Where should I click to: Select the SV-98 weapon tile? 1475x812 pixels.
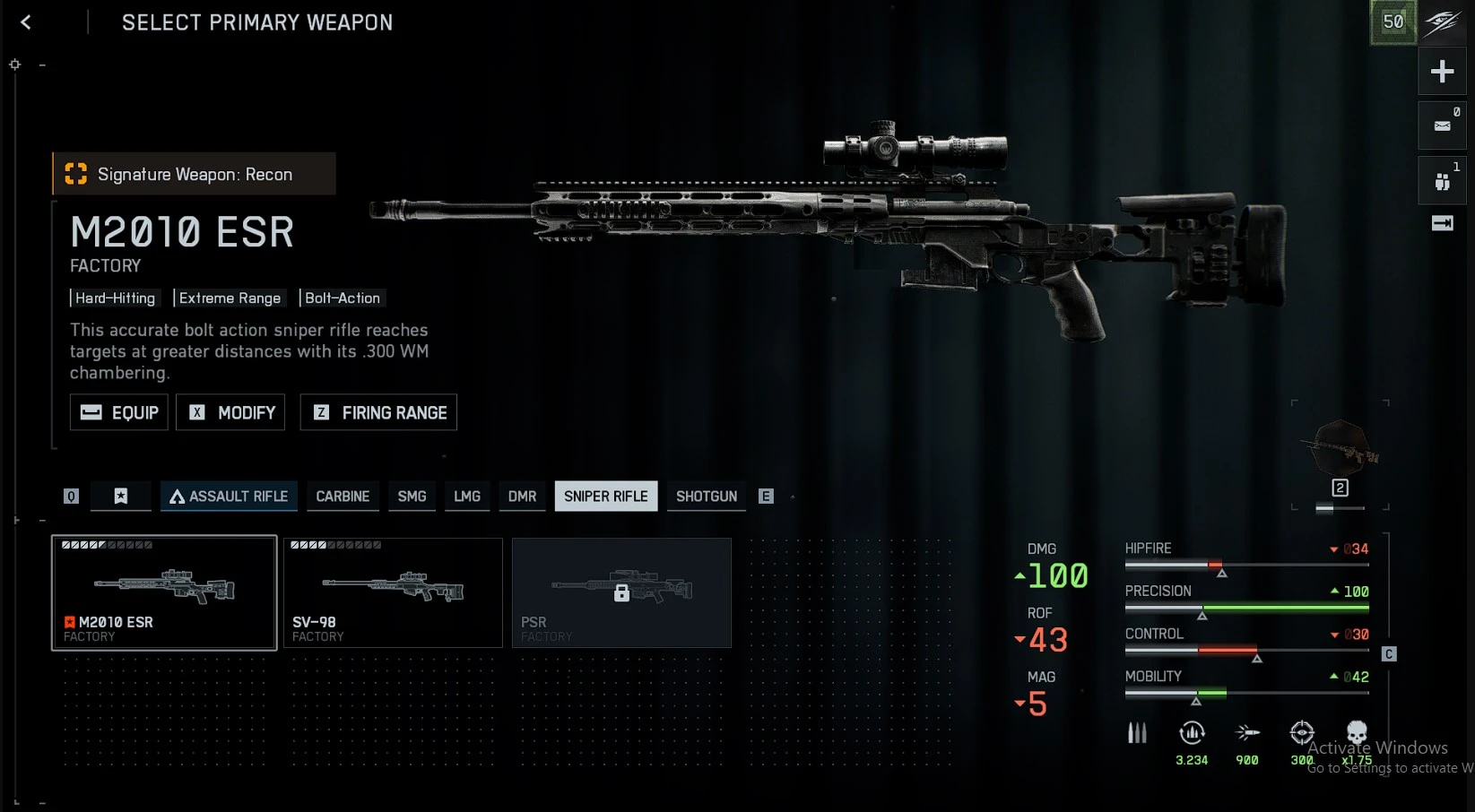393,592
